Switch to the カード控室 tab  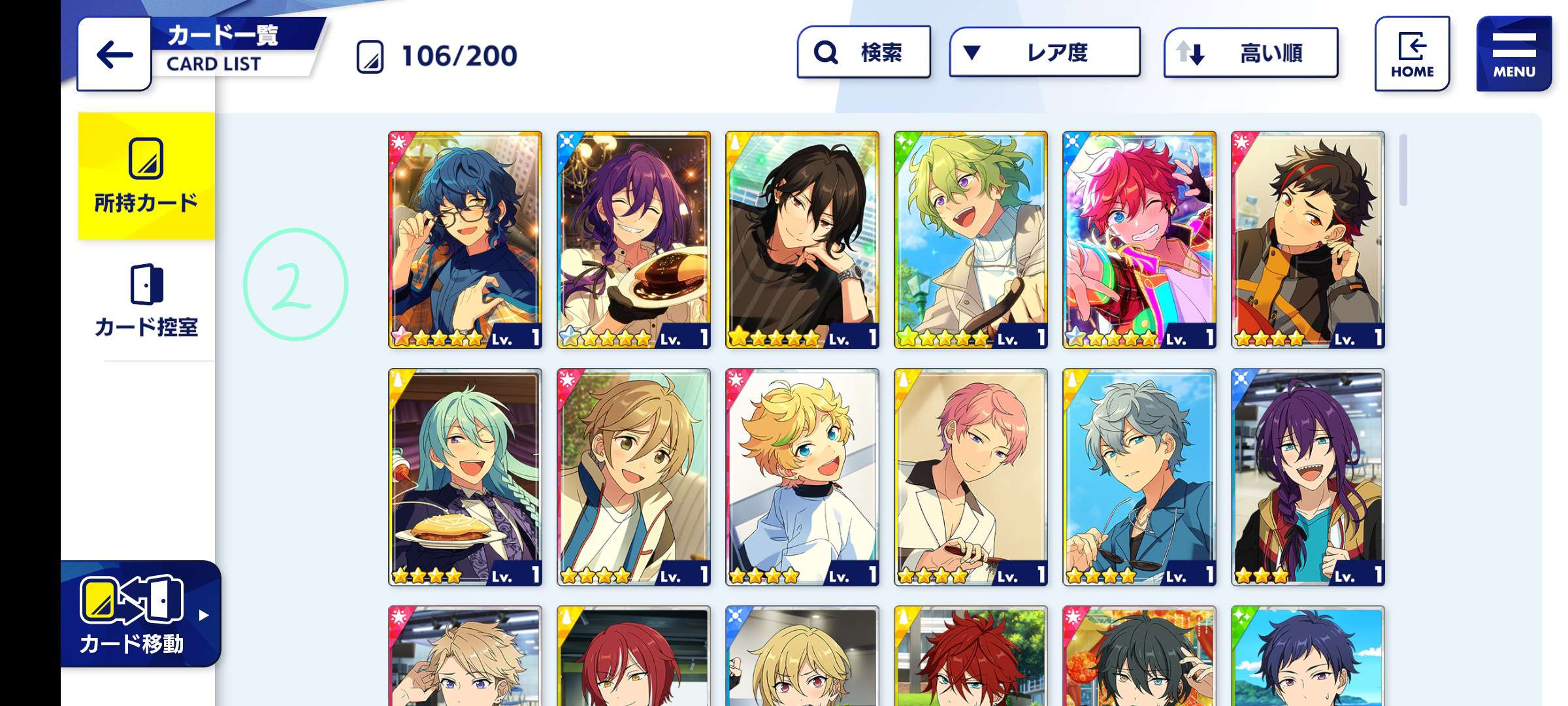(146, 301)
